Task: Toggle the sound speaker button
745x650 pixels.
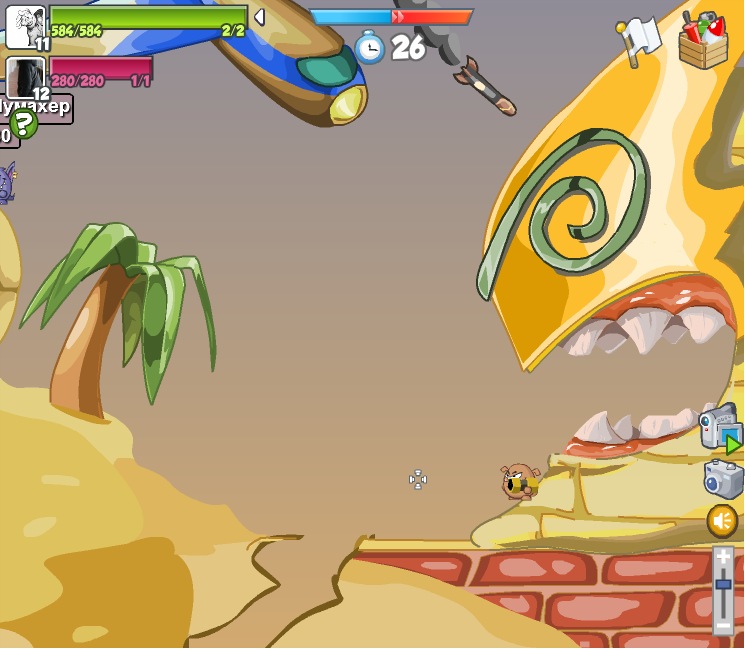Action: (722, 520)
